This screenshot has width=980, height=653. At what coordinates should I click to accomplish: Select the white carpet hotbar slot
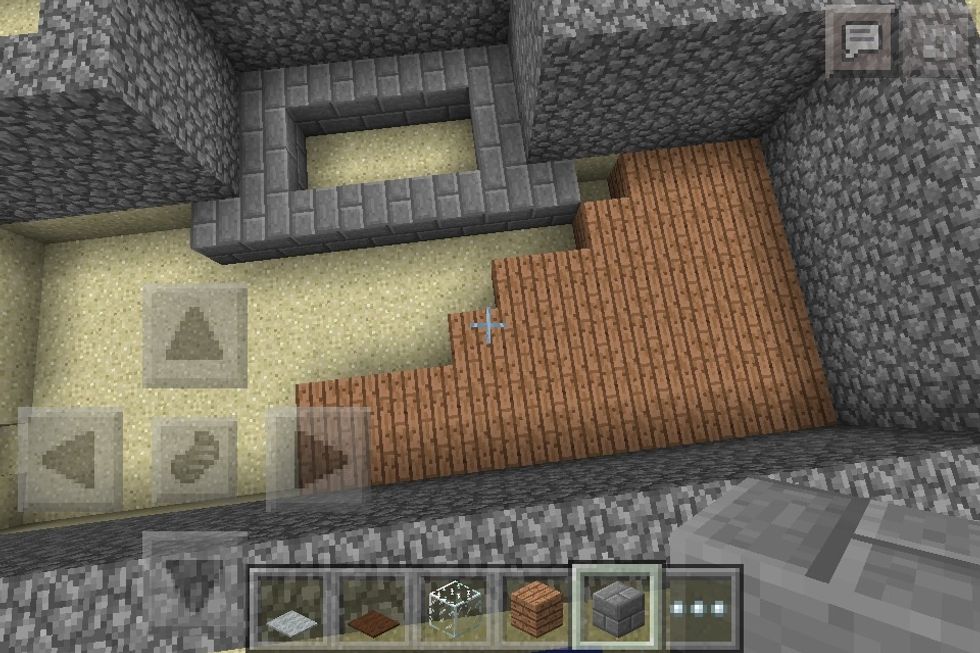point(292,608)
